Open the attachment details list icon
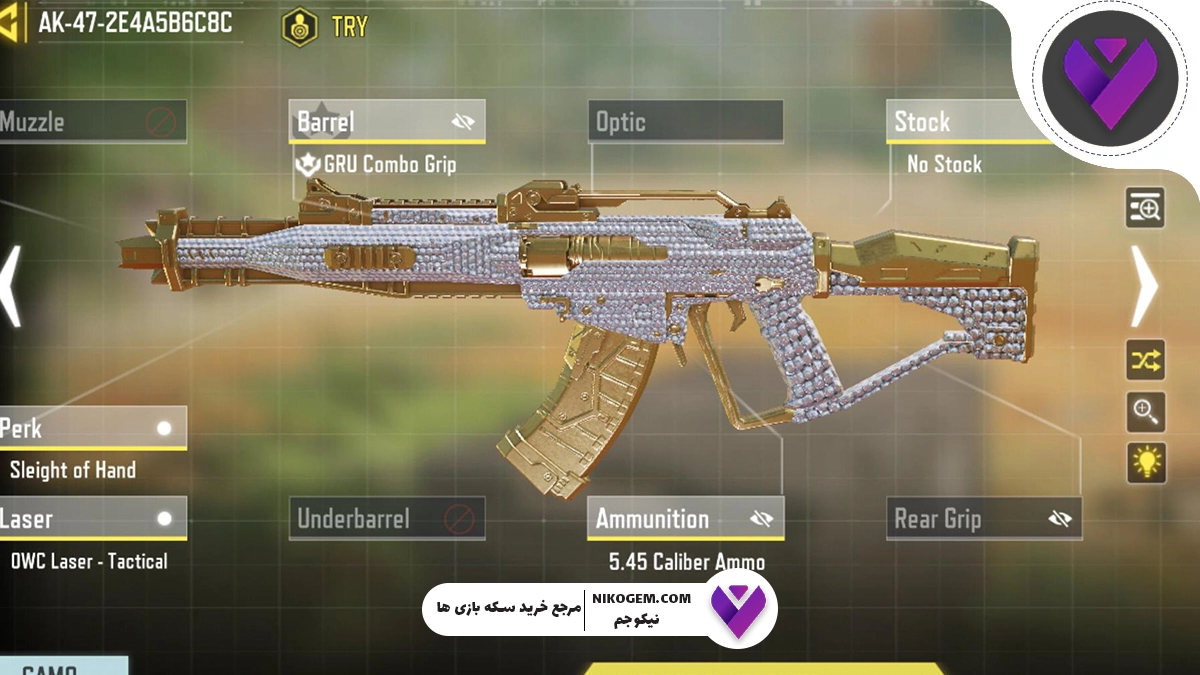This screenshot has height=675, width=1200. [x=1145, y=208]
